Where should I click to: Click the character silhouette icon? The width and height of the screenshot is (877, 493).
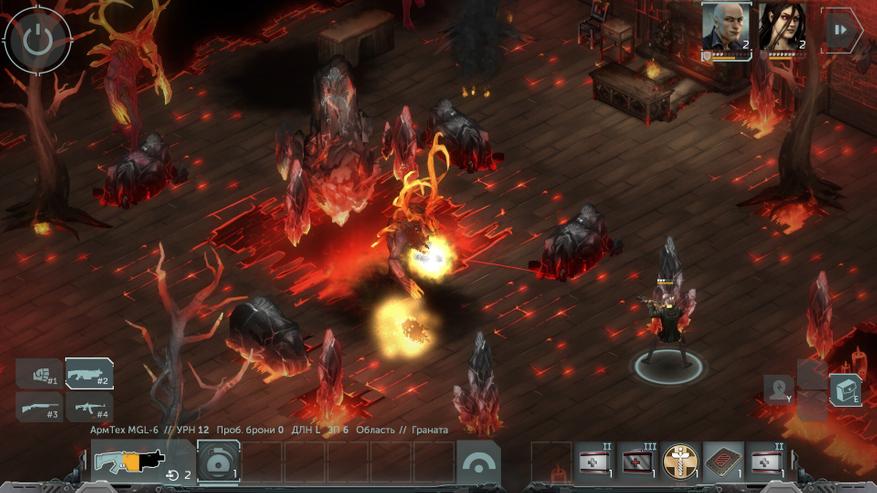[780, 389]
